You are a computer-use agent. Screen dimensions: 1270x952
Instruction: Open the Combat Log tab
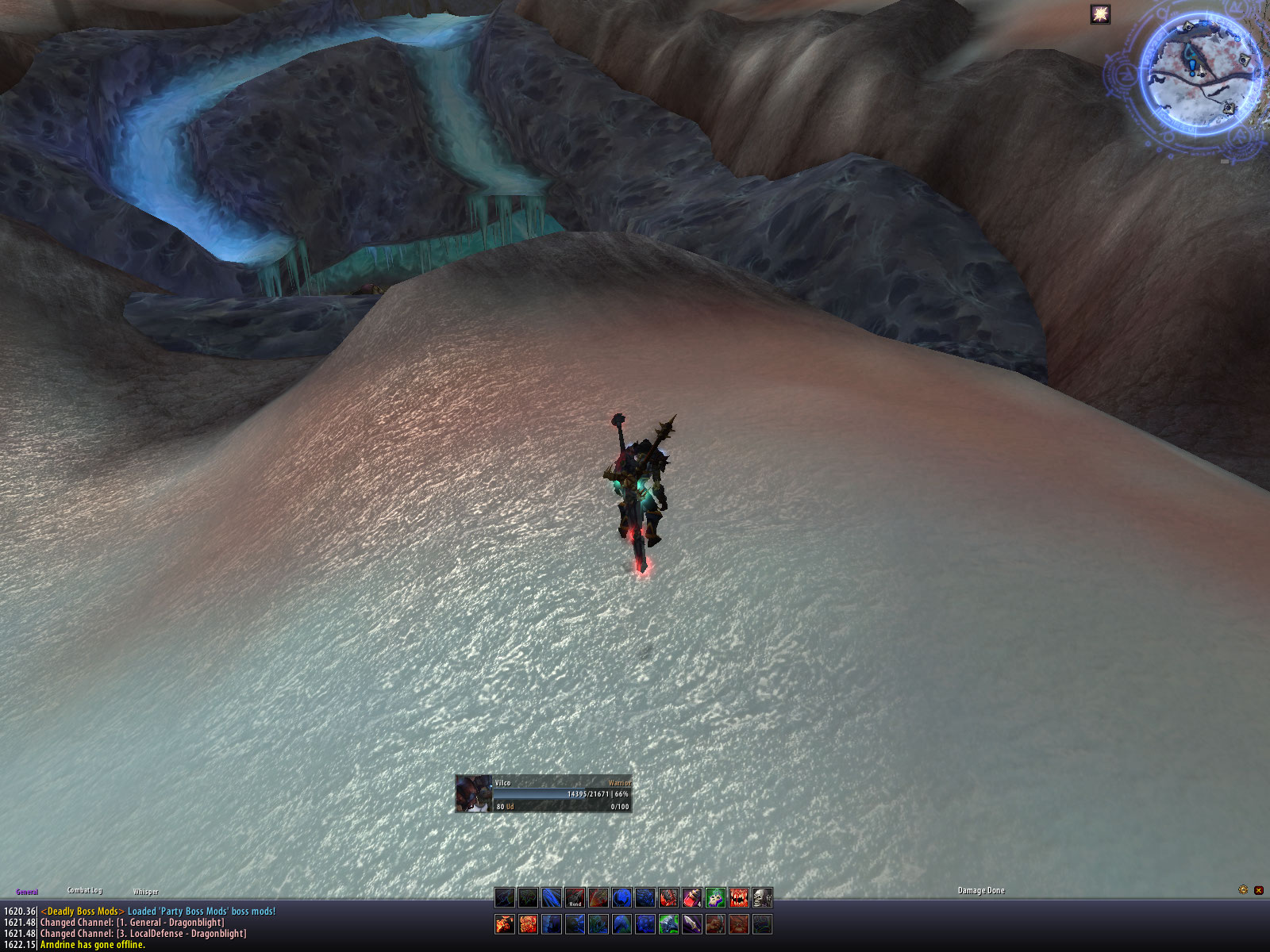[84, 890]
